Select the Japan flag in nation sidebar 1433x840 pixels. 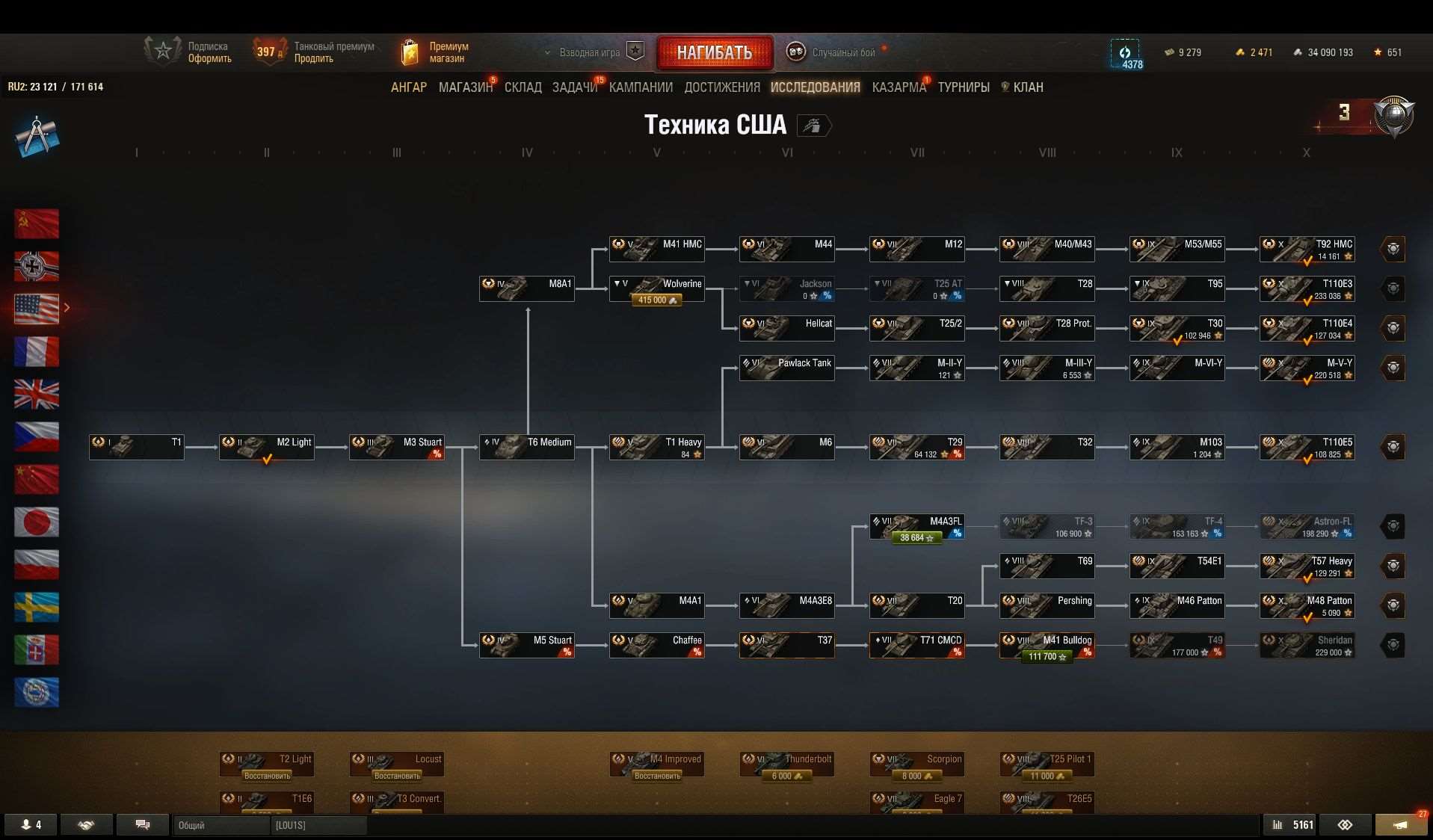coord(36,522)
